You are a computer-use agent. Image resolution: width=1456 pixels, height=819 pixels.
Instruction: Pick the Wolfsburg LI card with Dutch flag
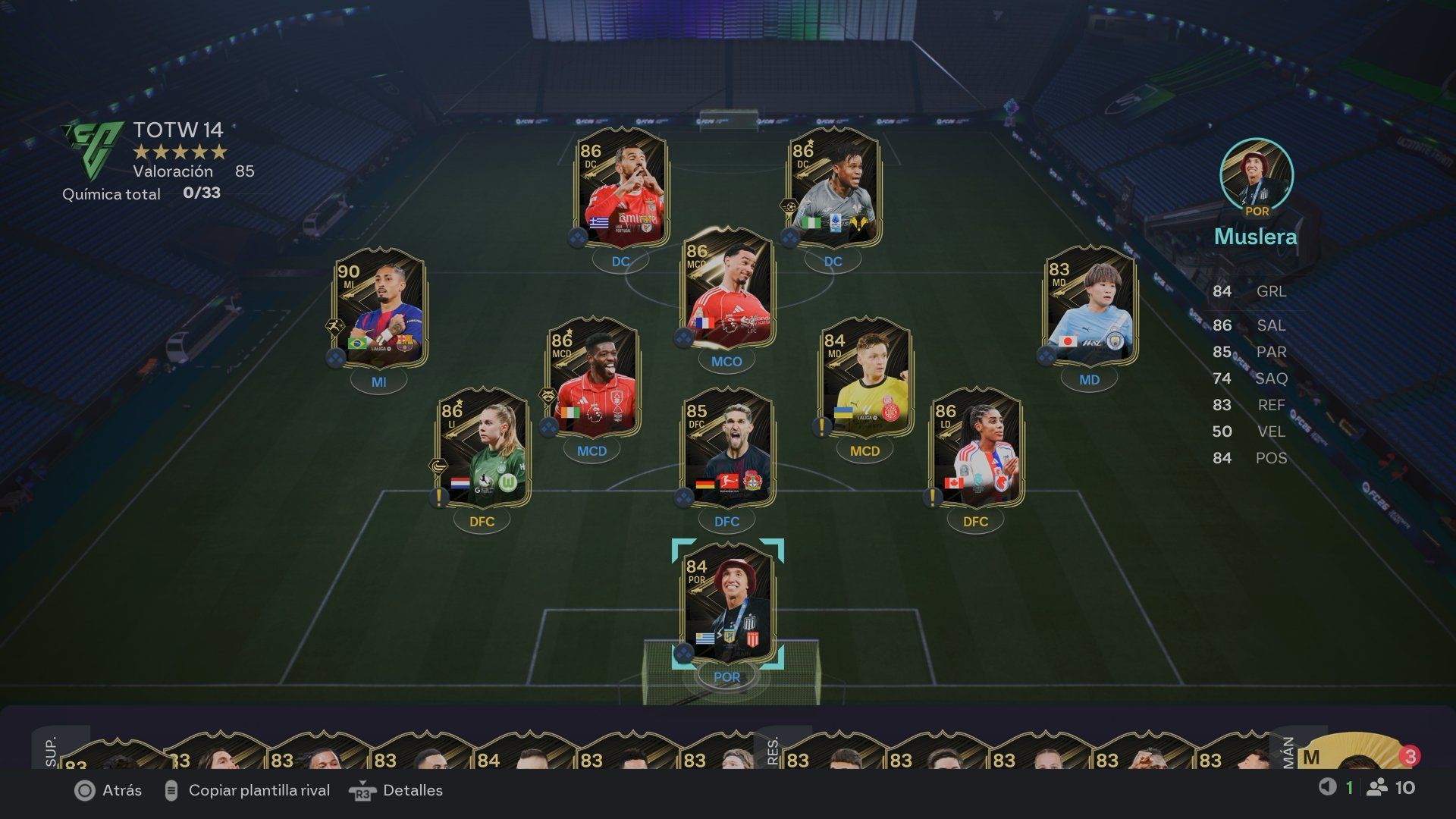482,449
